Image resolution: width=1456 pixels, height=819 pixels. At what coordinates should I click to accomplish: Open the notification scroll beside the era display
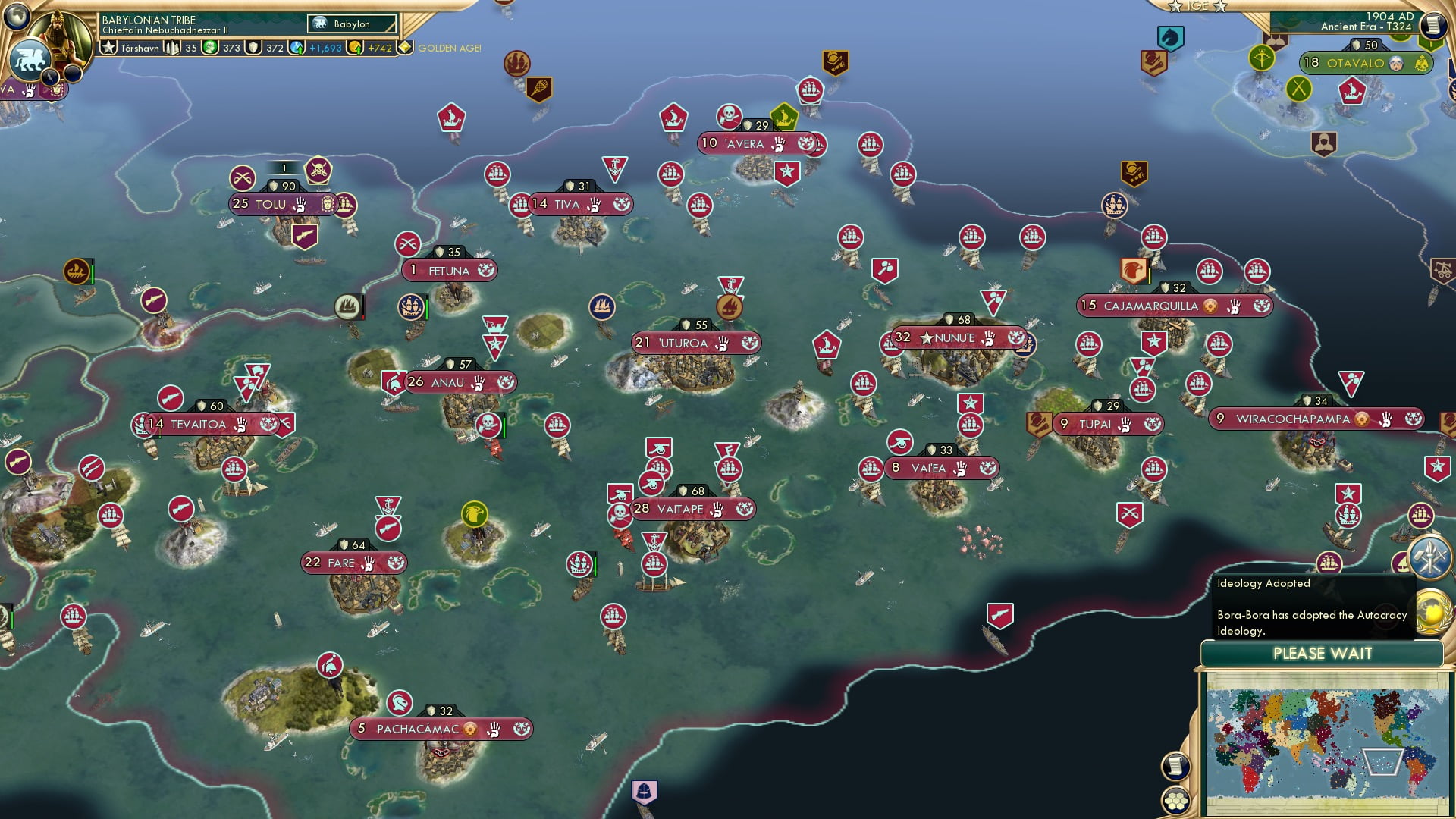(x=1434, y=25)
